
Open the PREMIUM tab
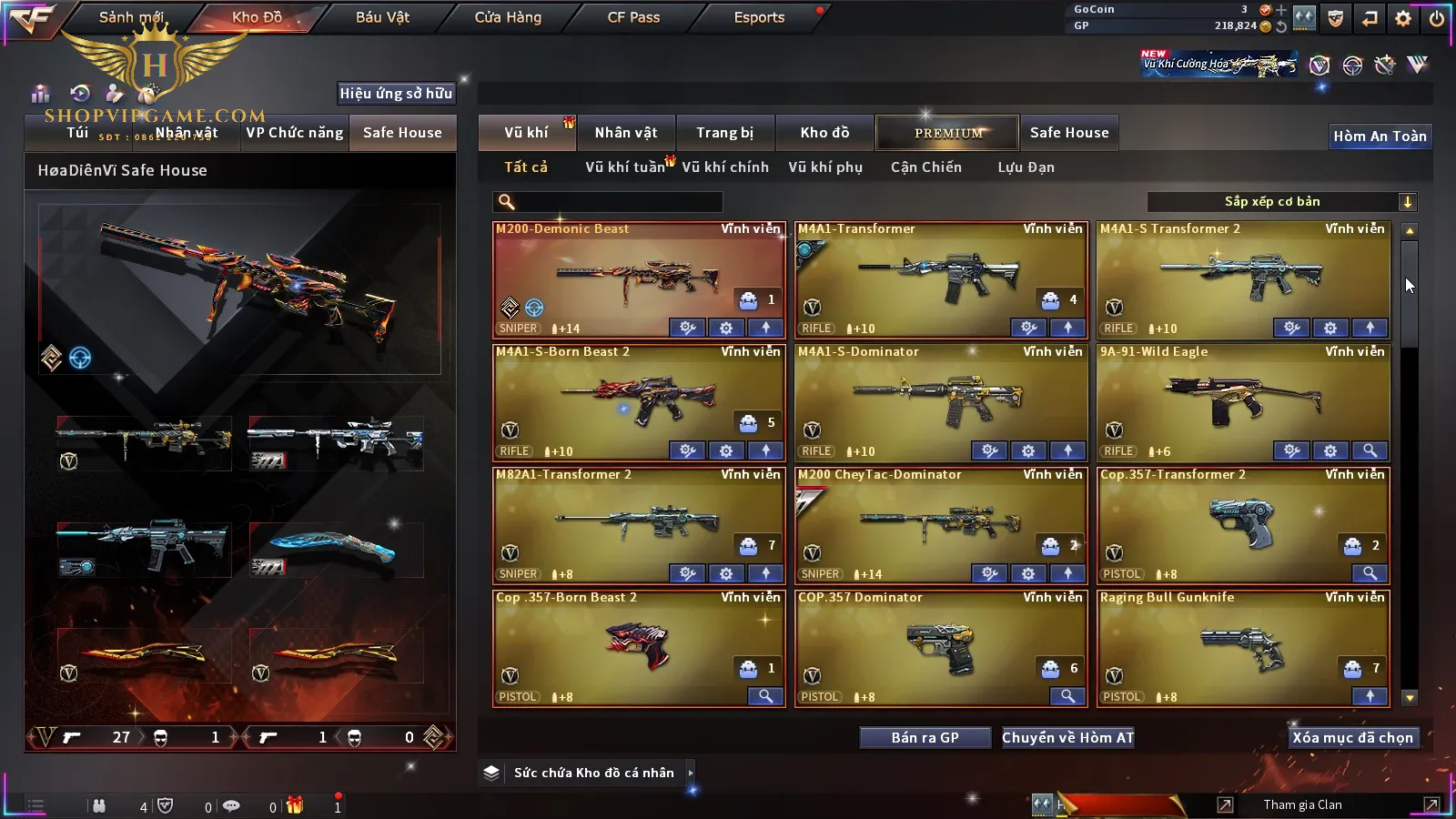948,133
